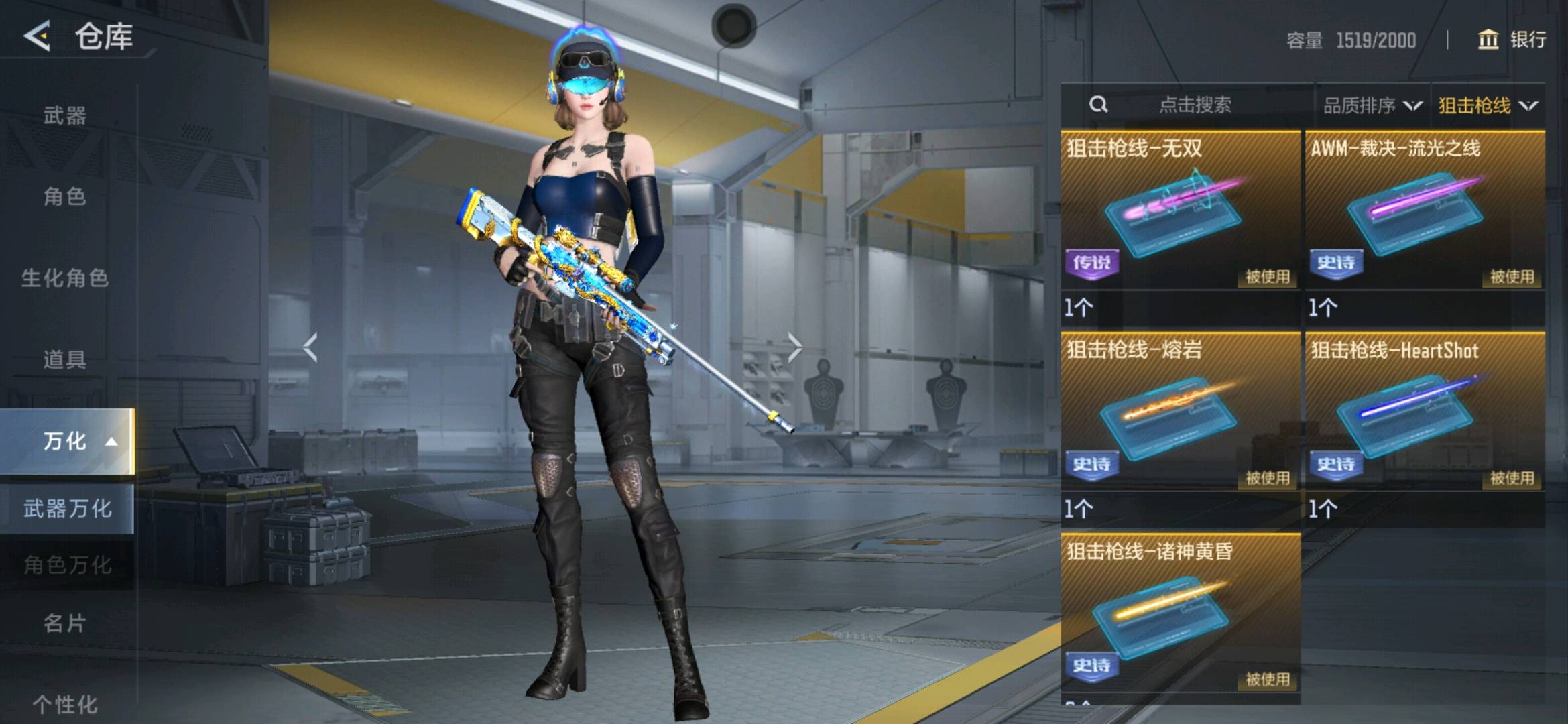
Task: Open the 银行 bank
Action: [1512, 40]
